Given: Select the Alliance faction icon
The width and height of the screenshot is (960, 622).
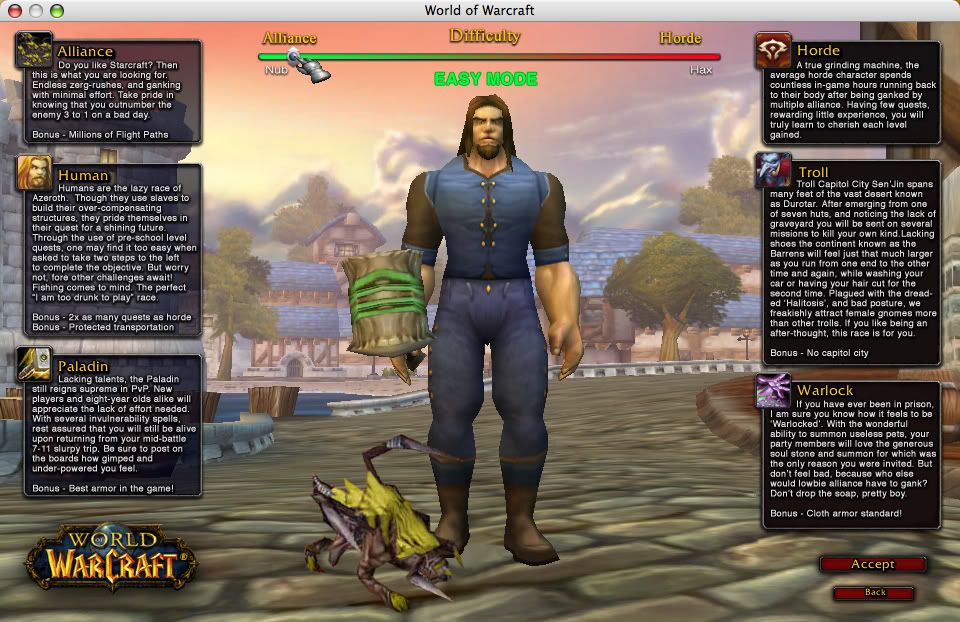Looking at the screenshot, I should pos(35,50).
